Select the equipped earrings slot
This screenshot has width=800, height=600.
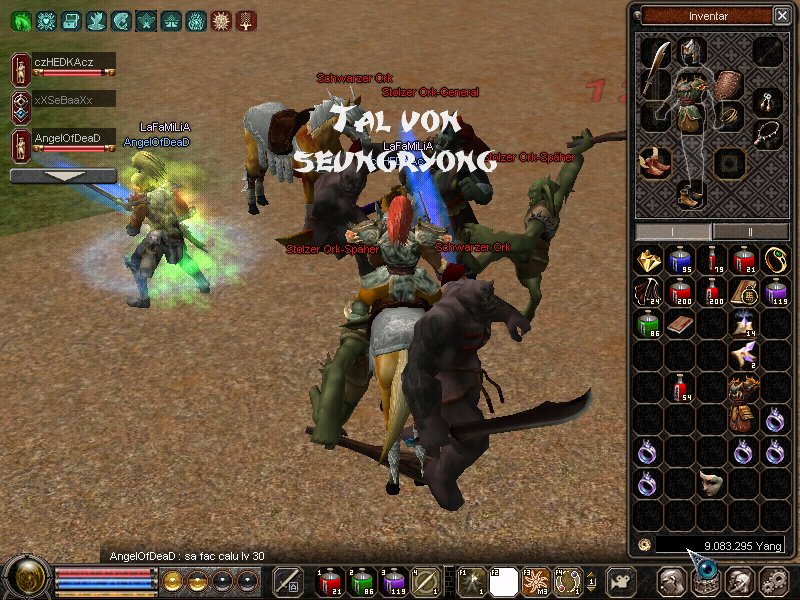767,100
